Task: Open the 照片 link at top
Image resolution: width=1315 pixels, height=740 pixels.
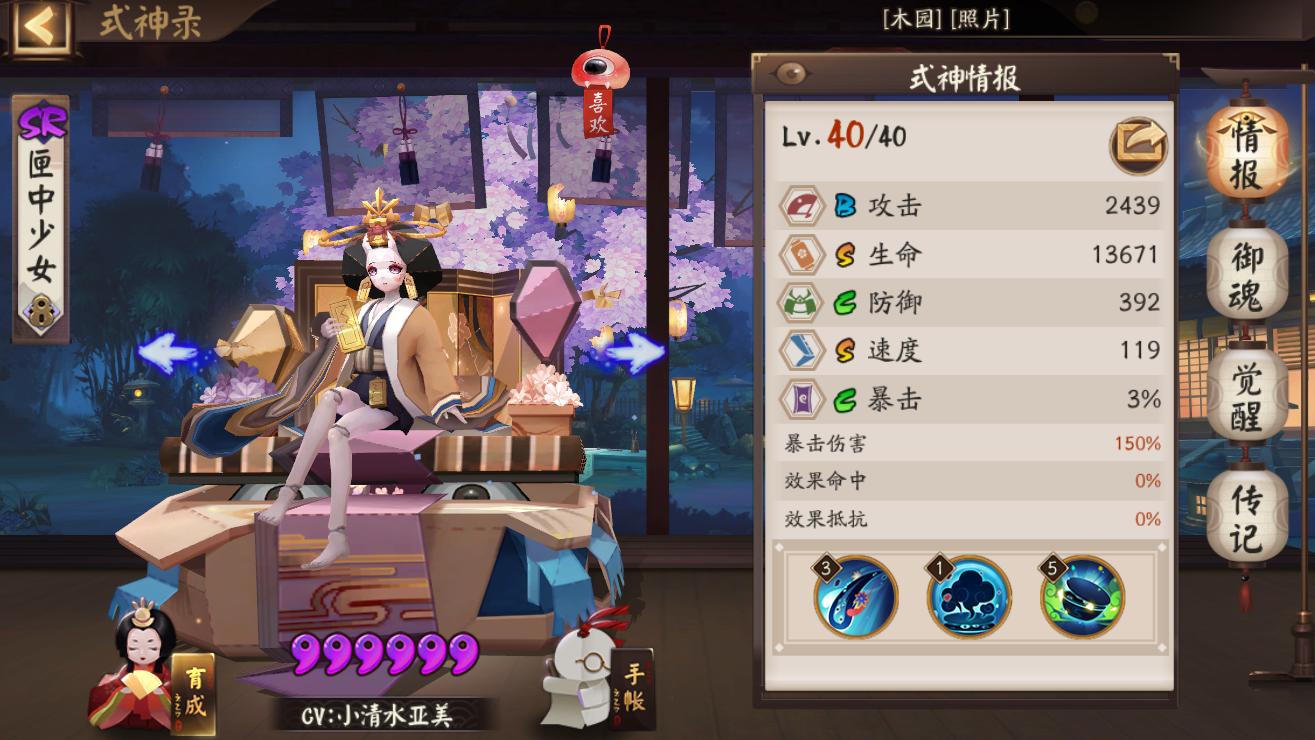Action: [980, 19]
